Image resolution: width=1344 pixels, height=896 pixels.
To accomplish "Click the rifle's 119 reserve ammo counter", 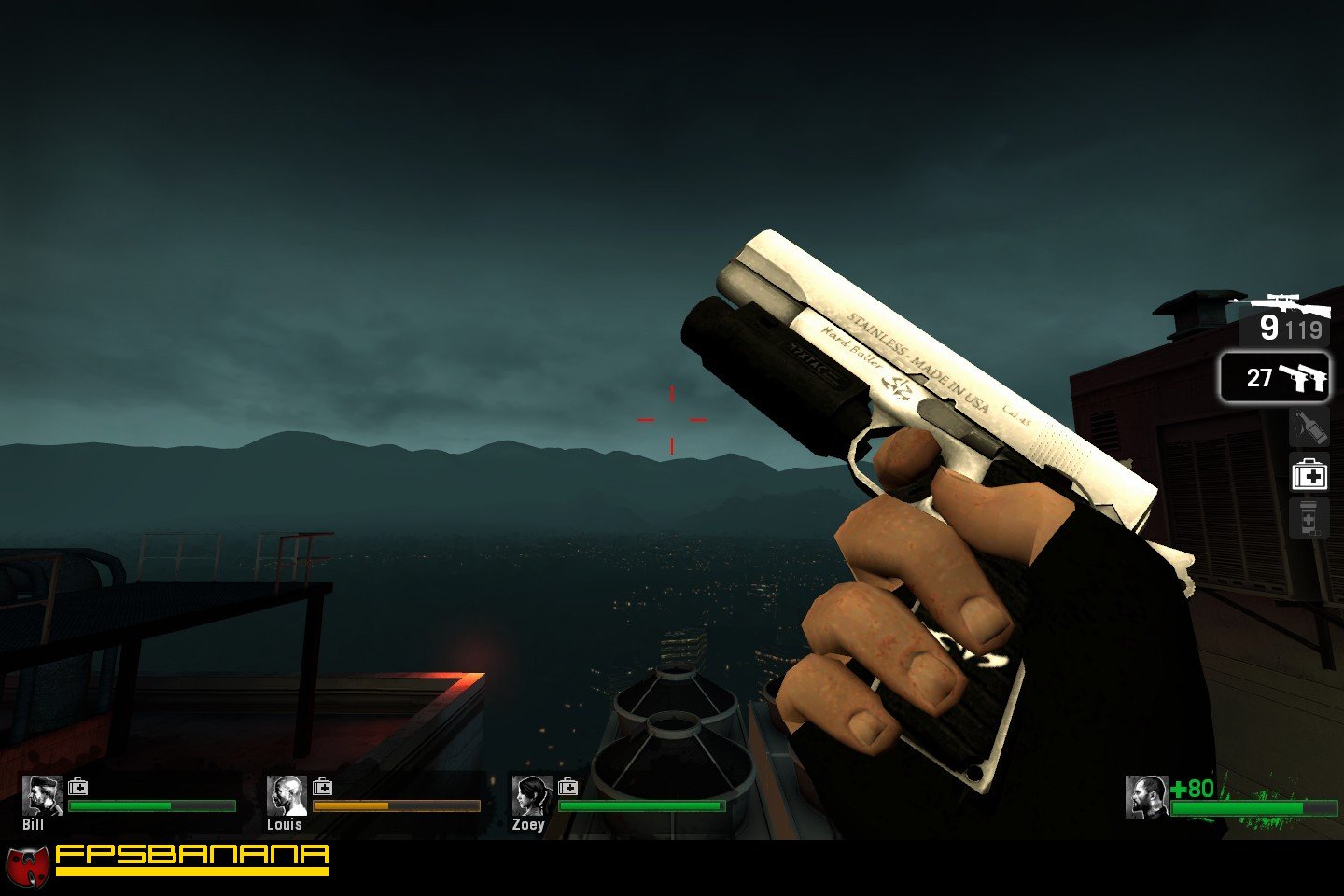I will click(1304, 330).
